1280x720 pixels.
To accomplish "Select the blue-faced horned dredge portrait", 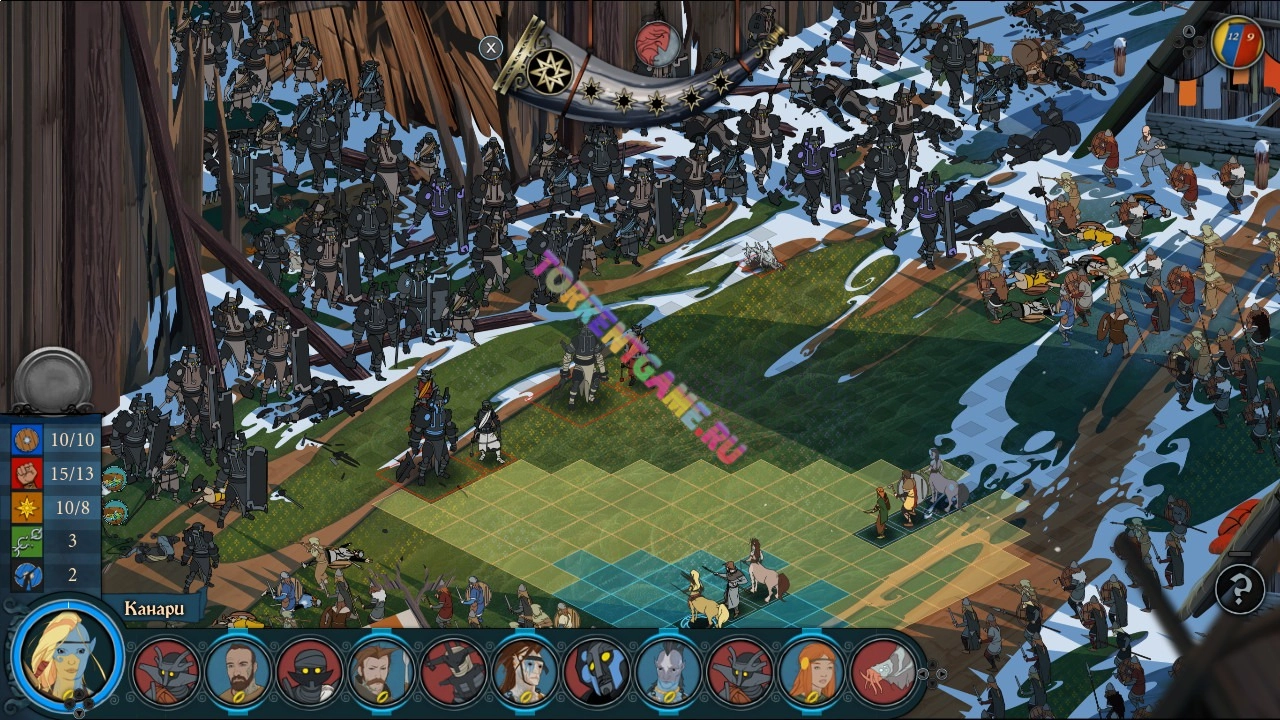I will (596, 671).
